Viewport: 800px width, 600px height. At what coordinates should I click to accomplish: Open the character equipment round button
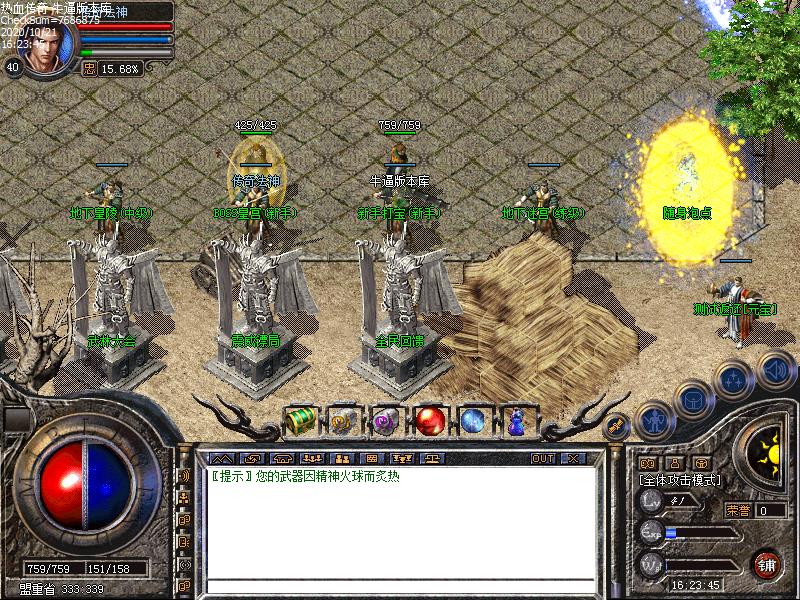pyautogui.click(x=653, y=421)
